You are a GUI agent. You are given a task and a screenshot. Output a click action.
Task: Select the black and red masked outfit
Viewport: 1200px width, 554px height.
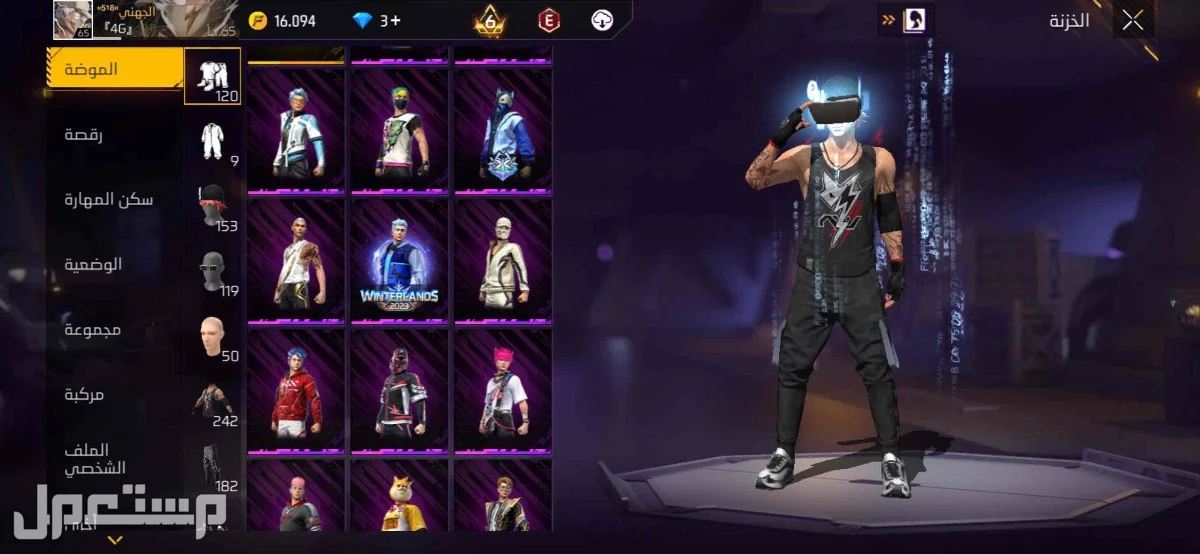click(x=399, y=391)
